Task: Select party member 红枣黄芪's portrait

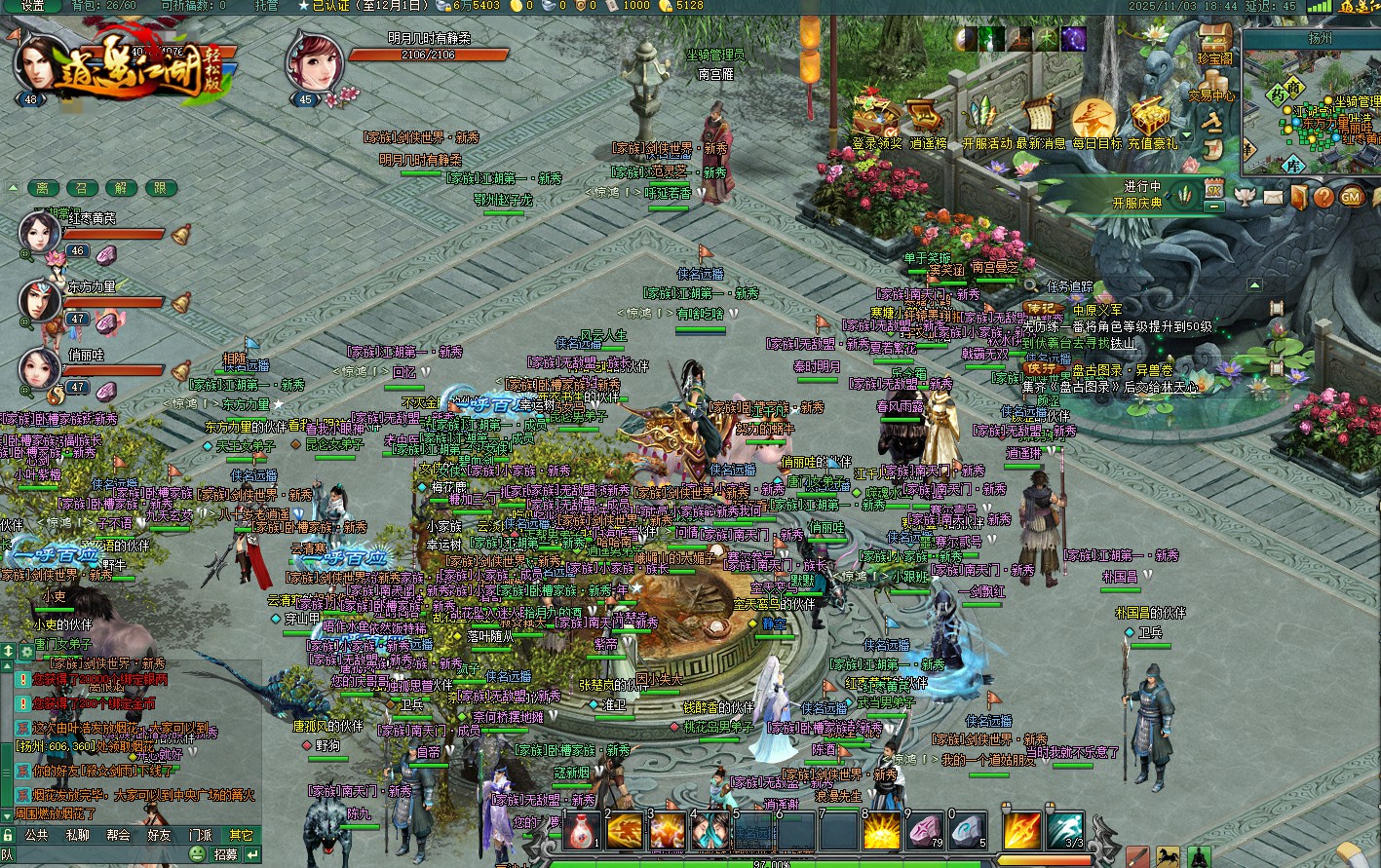Action: click(x=40, y=234)
